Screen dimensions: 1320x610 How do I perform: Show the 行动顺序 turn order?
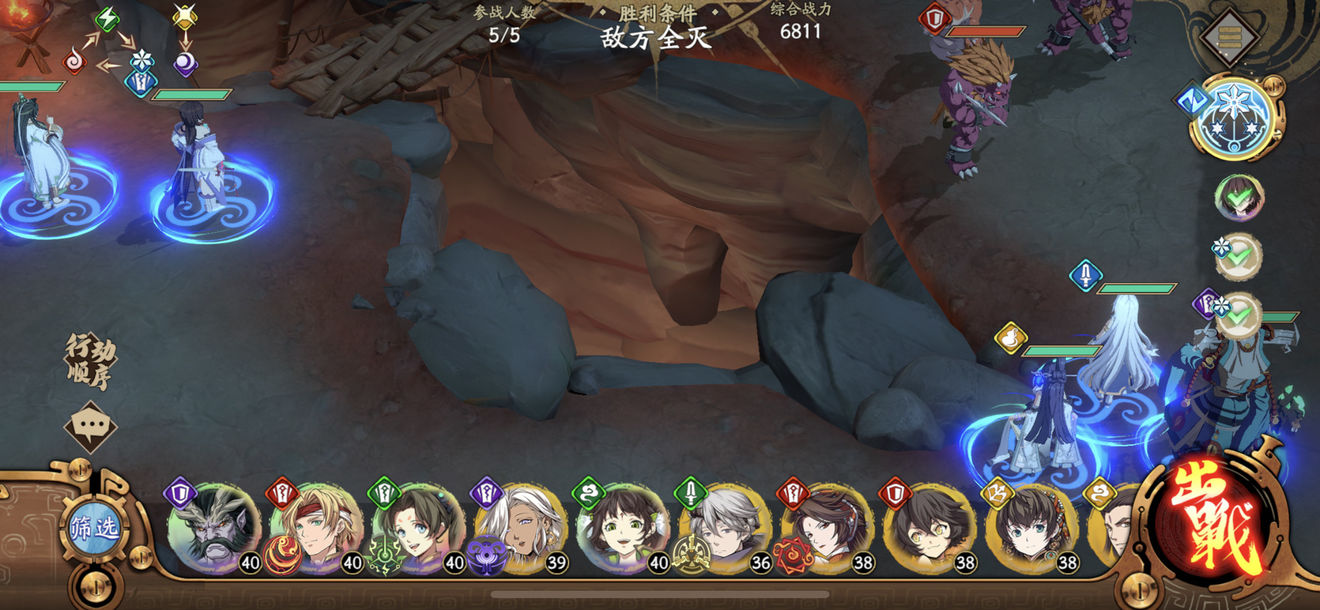90,361
